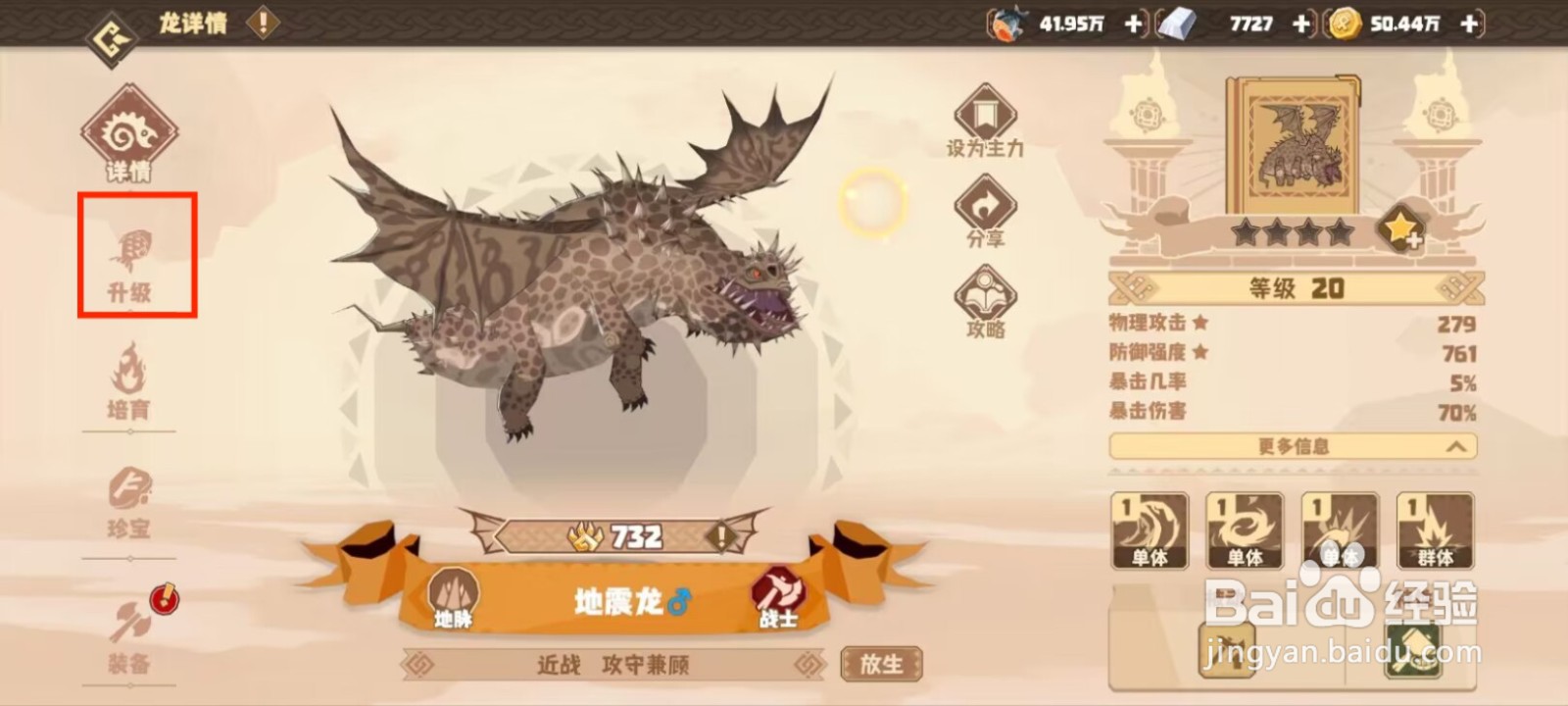The height and width of the screenshot is (706, 1568).
Task: Open the 培育 cultivation sidebar icon
Action: pyautogui.click(x=128, y=382)
